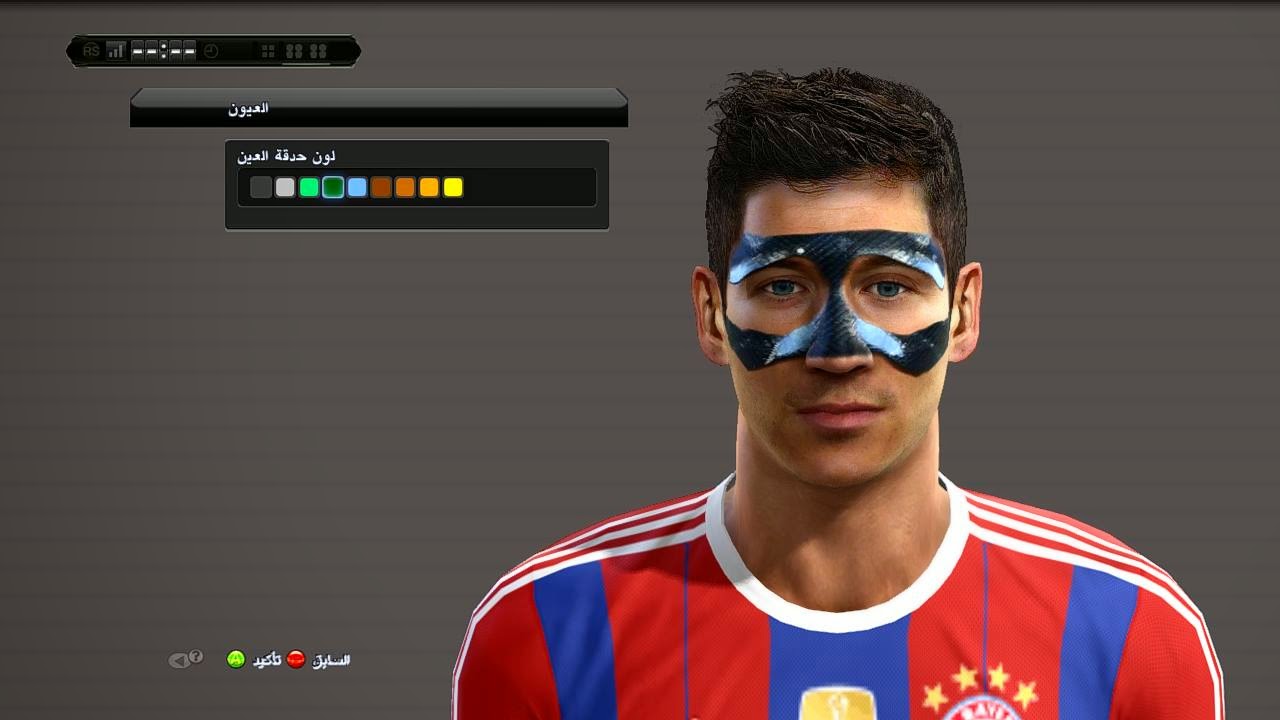Click the green A button circle
The height and width of the screenshot is (720, 1280).
click(x=236, y=660)
